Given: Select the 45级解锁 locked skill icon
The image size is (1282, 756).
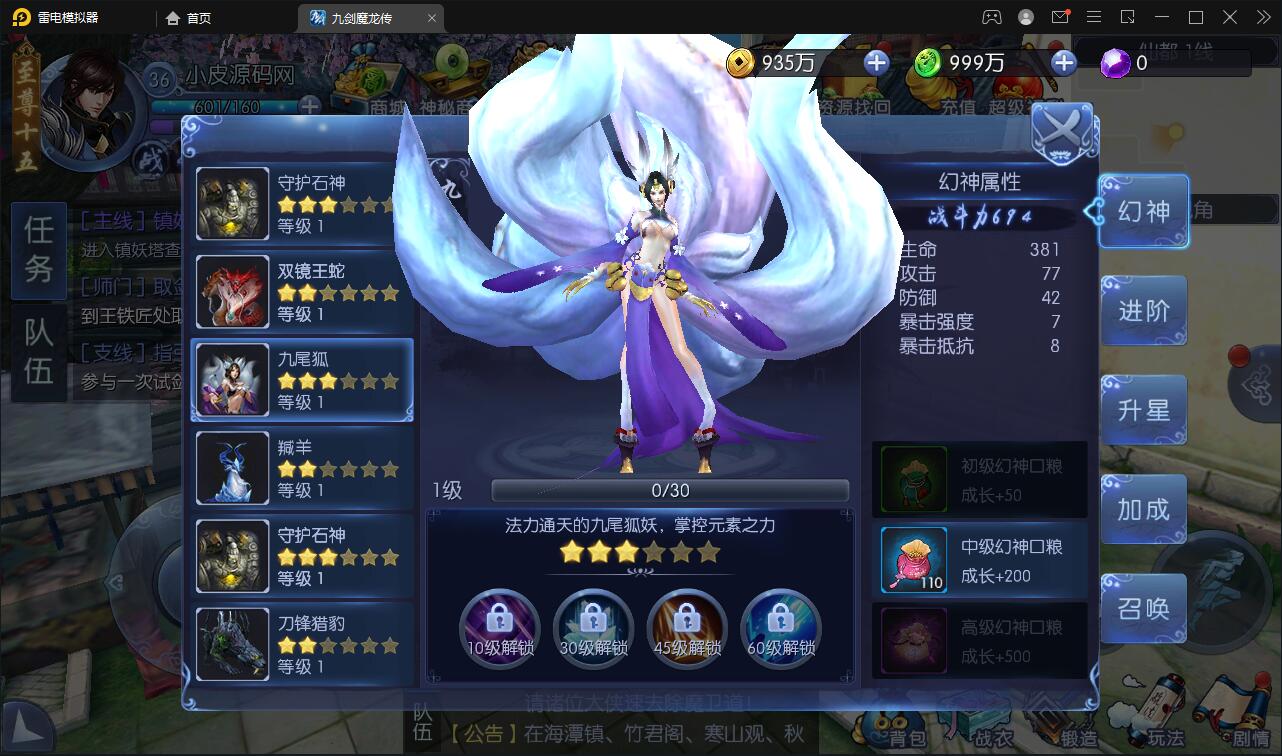Looking at the screenshot, I should tap(687, 628).
